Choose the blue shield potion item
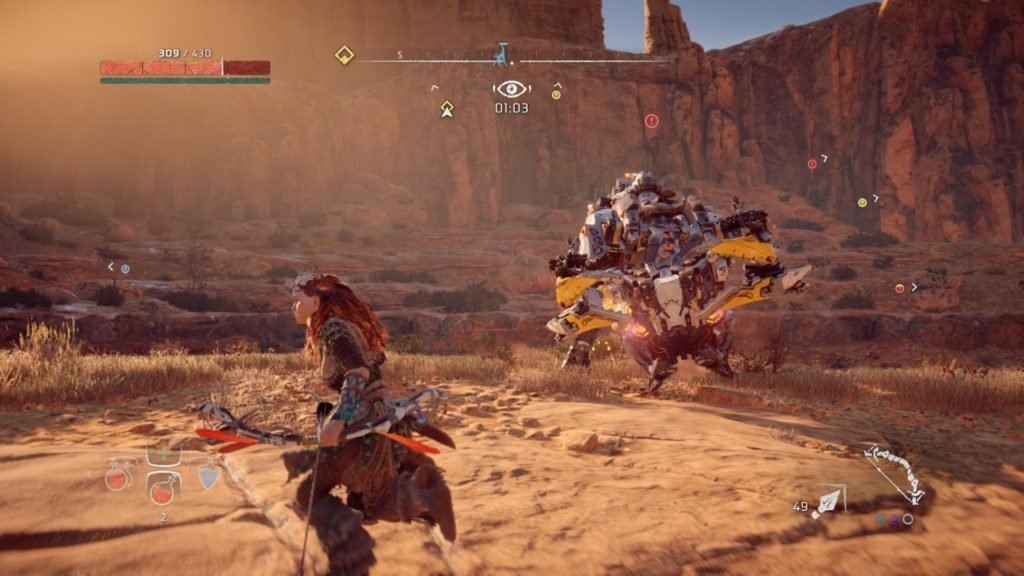The height and width of the screenshot is (576, 1024). click(x=208, y=476)
